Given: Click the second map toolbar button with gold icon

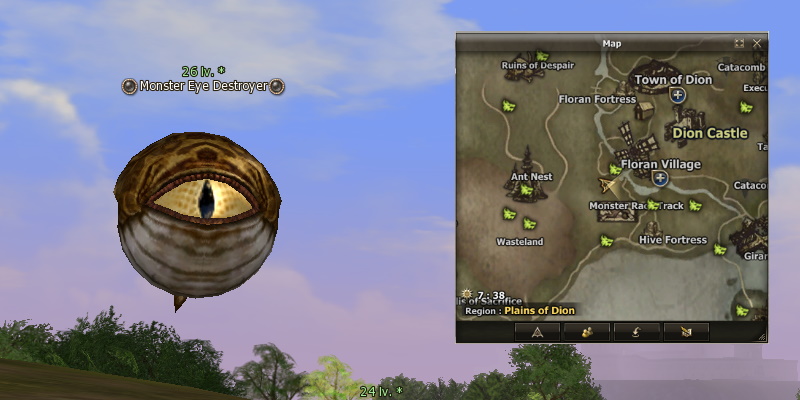Looking at the screenshot, I should coord(586,332).
